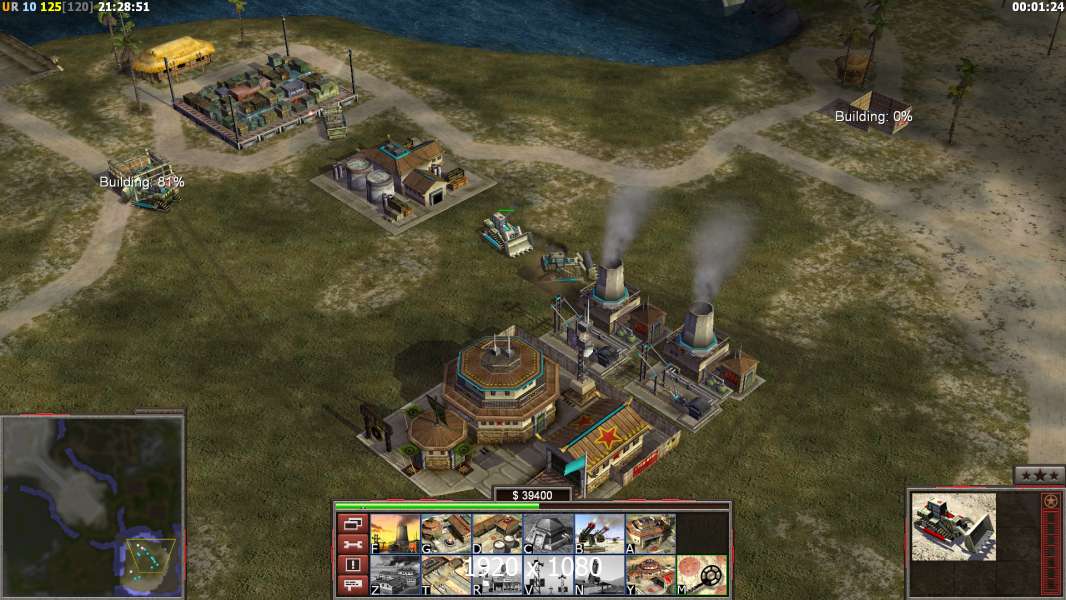Select the Barracks build icon labeled G
The height and width of the screenshot is (600, 1066).
click(446, 534)
